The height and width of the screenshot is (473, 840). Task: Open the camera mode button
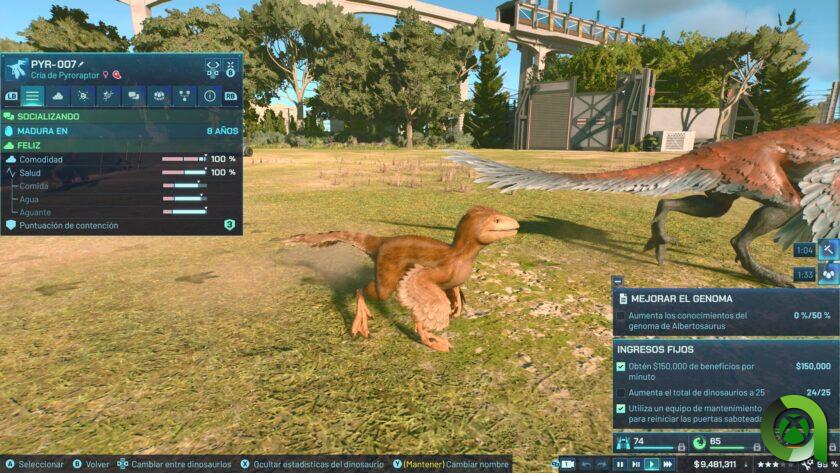tap(566, 464)
